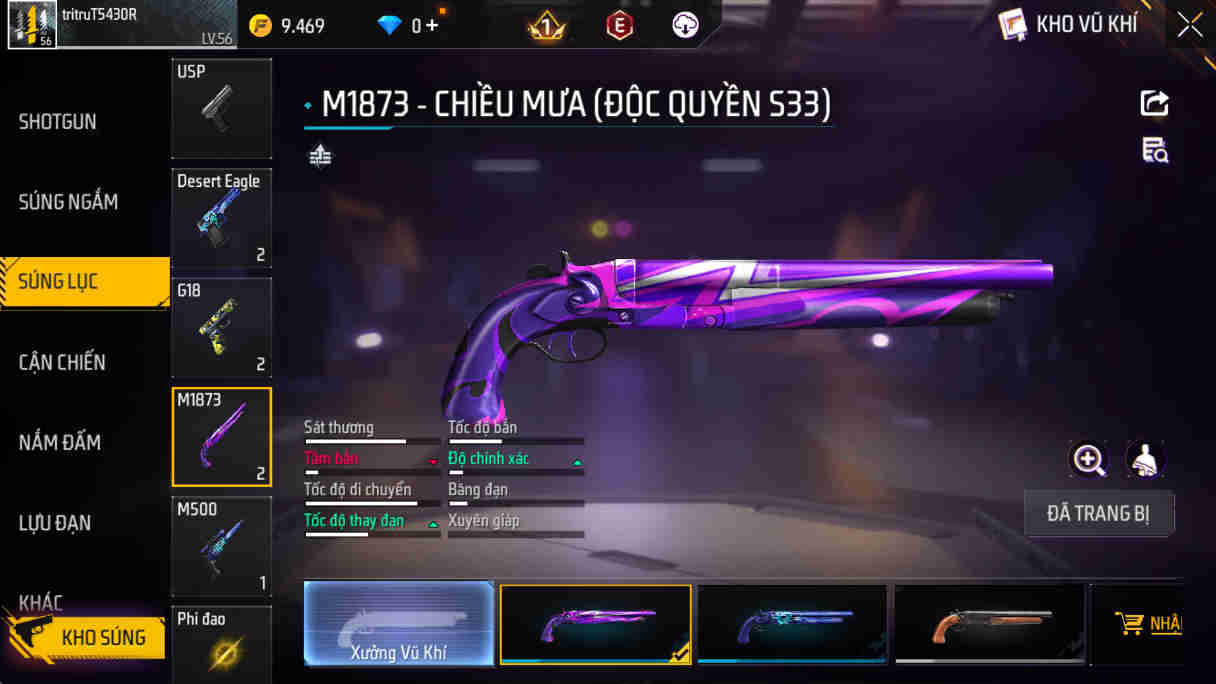Open the KHO SÚNG button
The image size is (1216, 684).
tap(88, 637)
